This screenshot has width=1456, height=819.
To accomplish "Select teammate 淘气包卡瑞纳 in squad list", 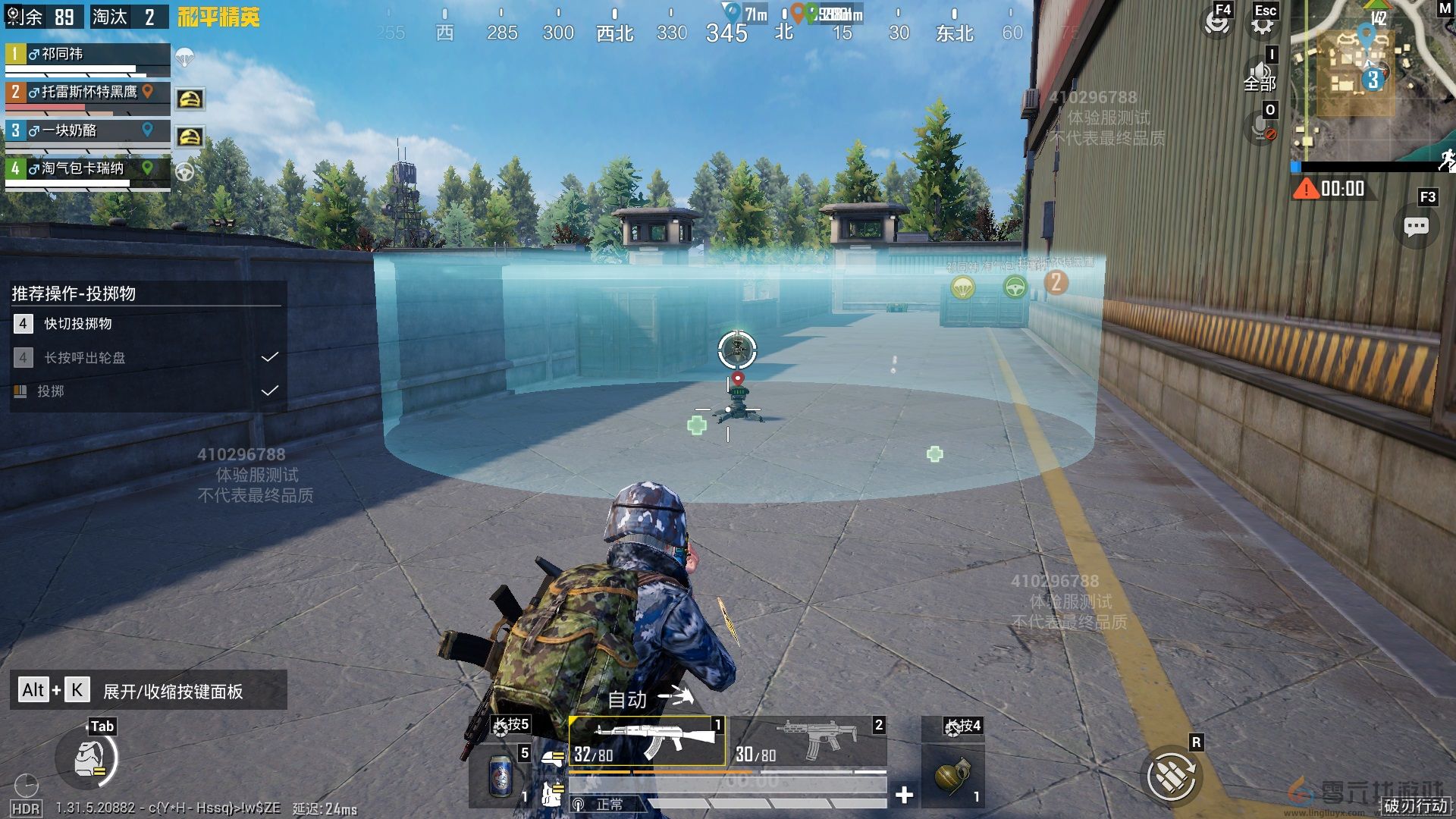I will tap(87, 168).
